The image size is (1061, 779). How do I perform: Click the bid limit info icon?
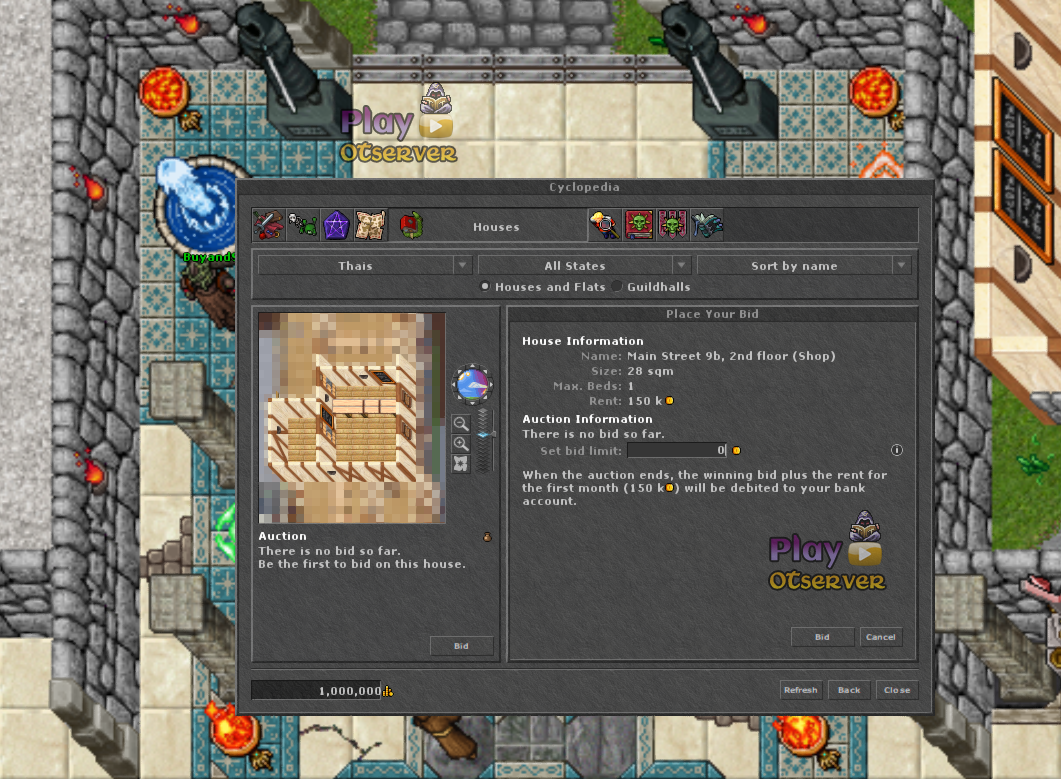point(896,451)
